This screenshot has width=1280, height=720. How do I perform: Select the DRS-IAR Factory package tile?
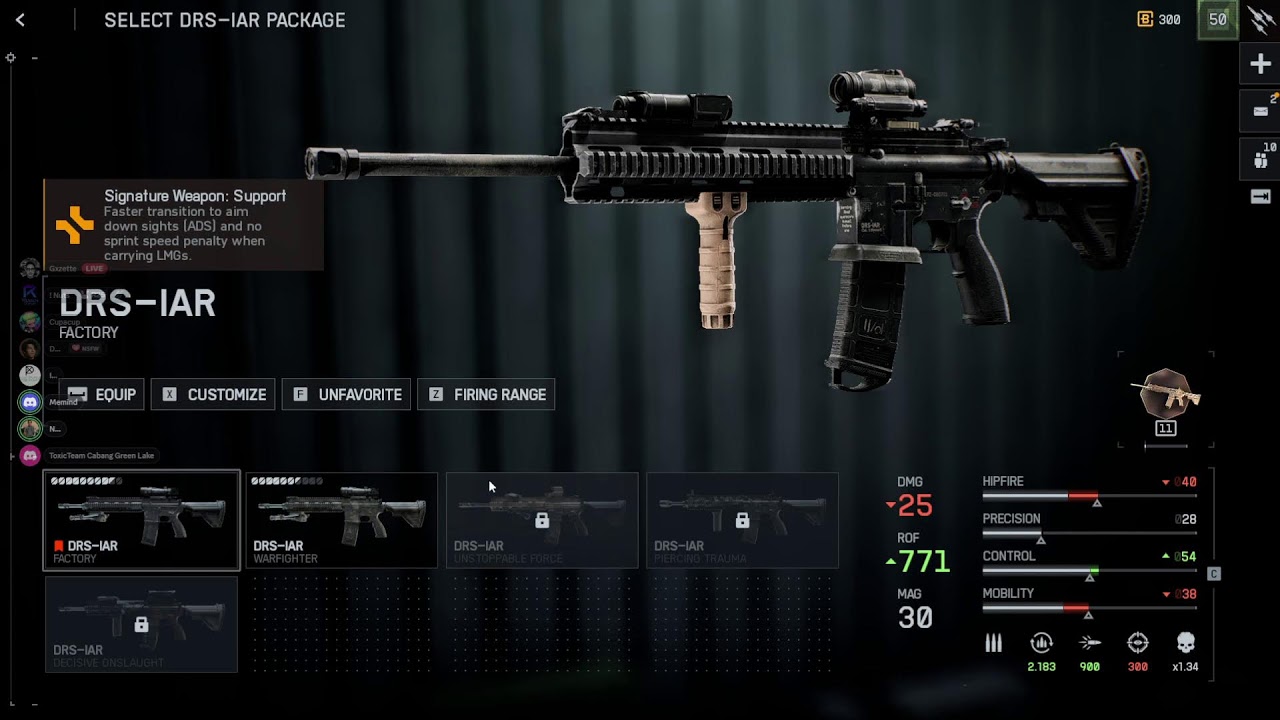click(x=141, y=520)
